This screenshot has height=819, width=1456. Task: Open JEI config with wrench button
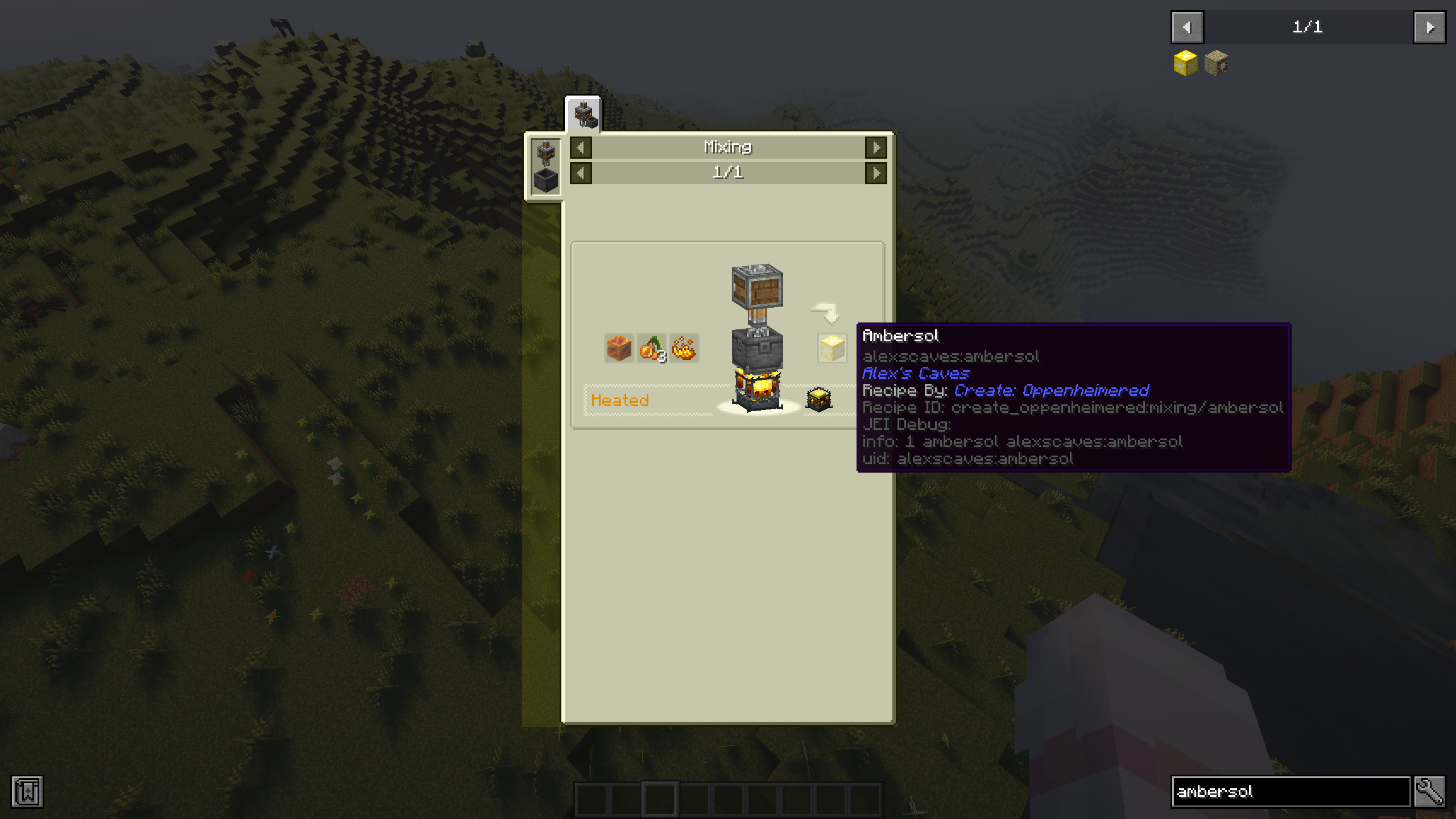[x=1430, y=792]
